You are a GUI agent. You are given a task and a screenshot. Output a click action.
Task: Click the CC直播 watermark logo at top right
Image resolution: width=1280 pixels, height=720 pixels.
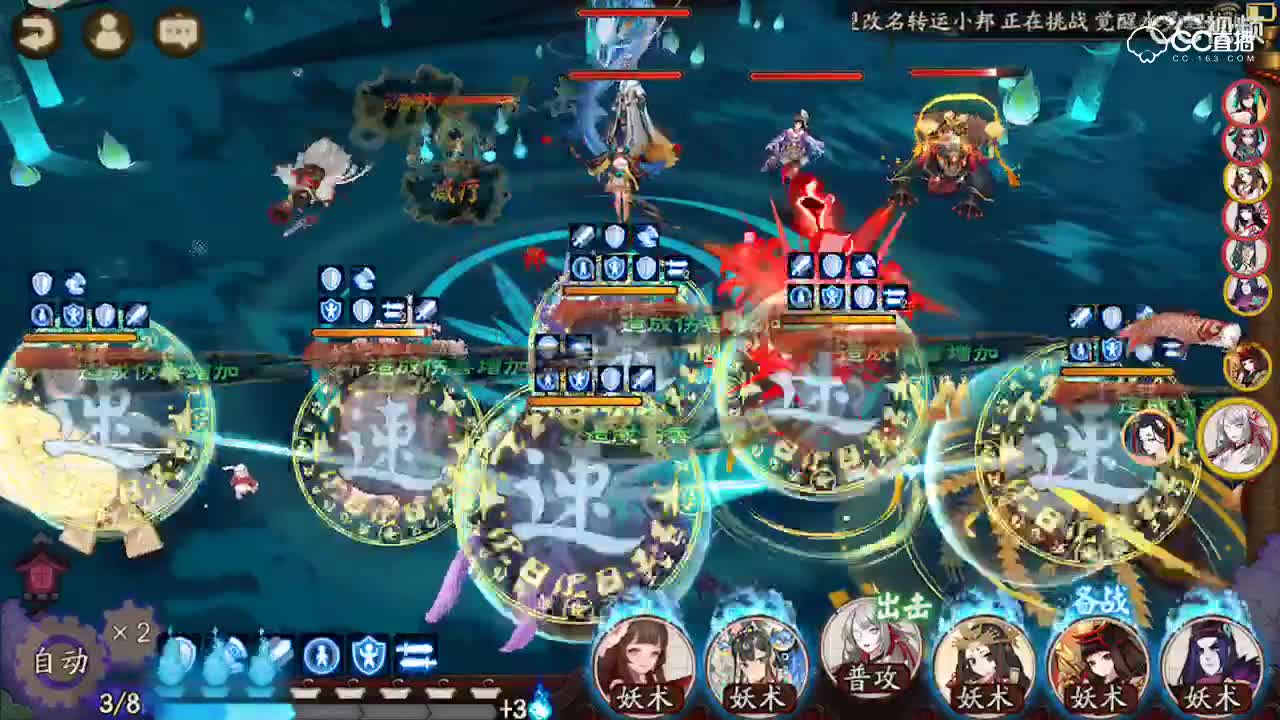pos(1200,42)
